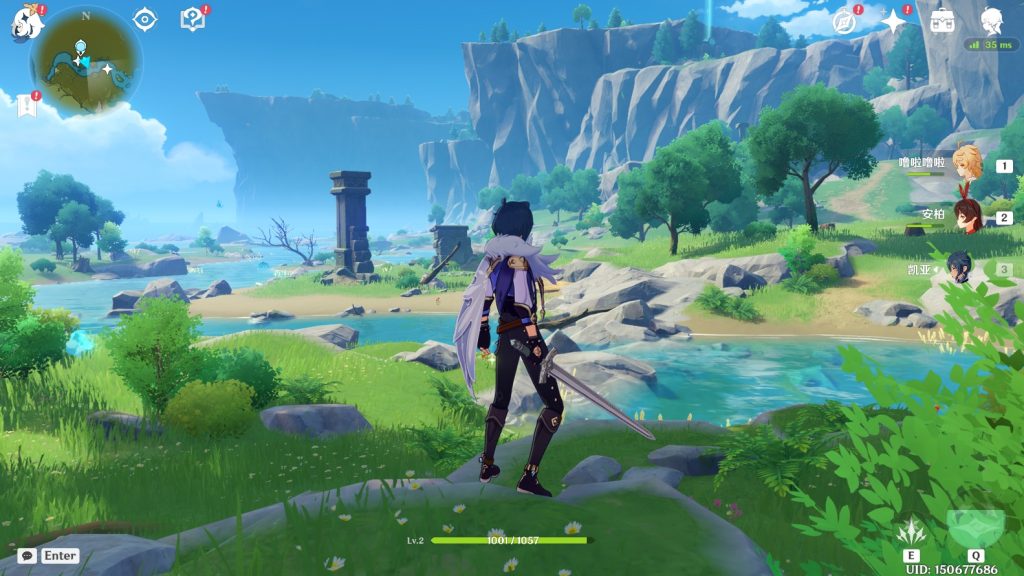Viewport: 1024px width, 576px height.
Task: Open the quest bookmark icon
Action: pos(26,106)
